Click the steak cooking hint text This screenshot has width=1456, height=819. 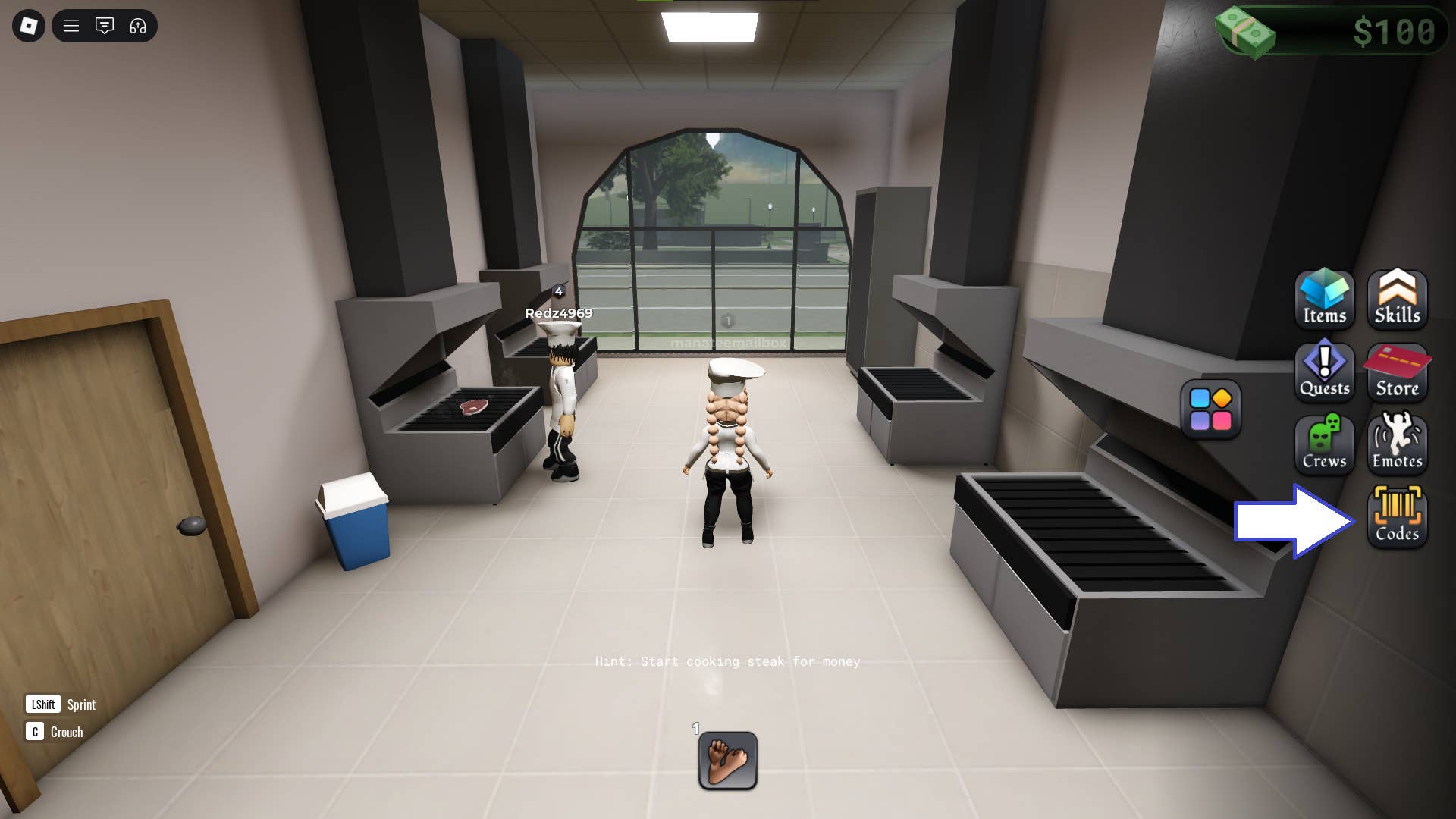726,661
